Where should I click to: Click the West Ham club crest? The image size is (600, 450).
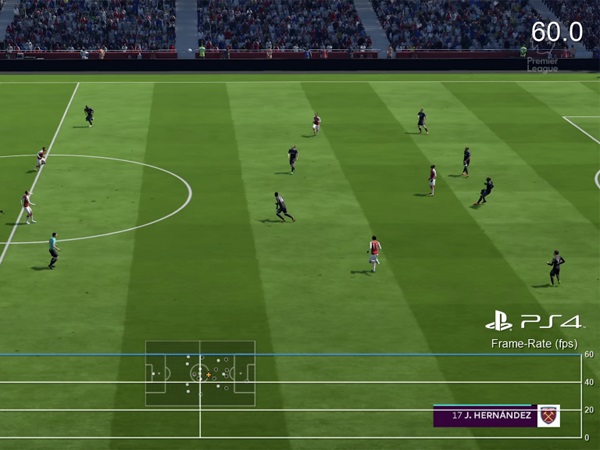[x=548, y=416]
